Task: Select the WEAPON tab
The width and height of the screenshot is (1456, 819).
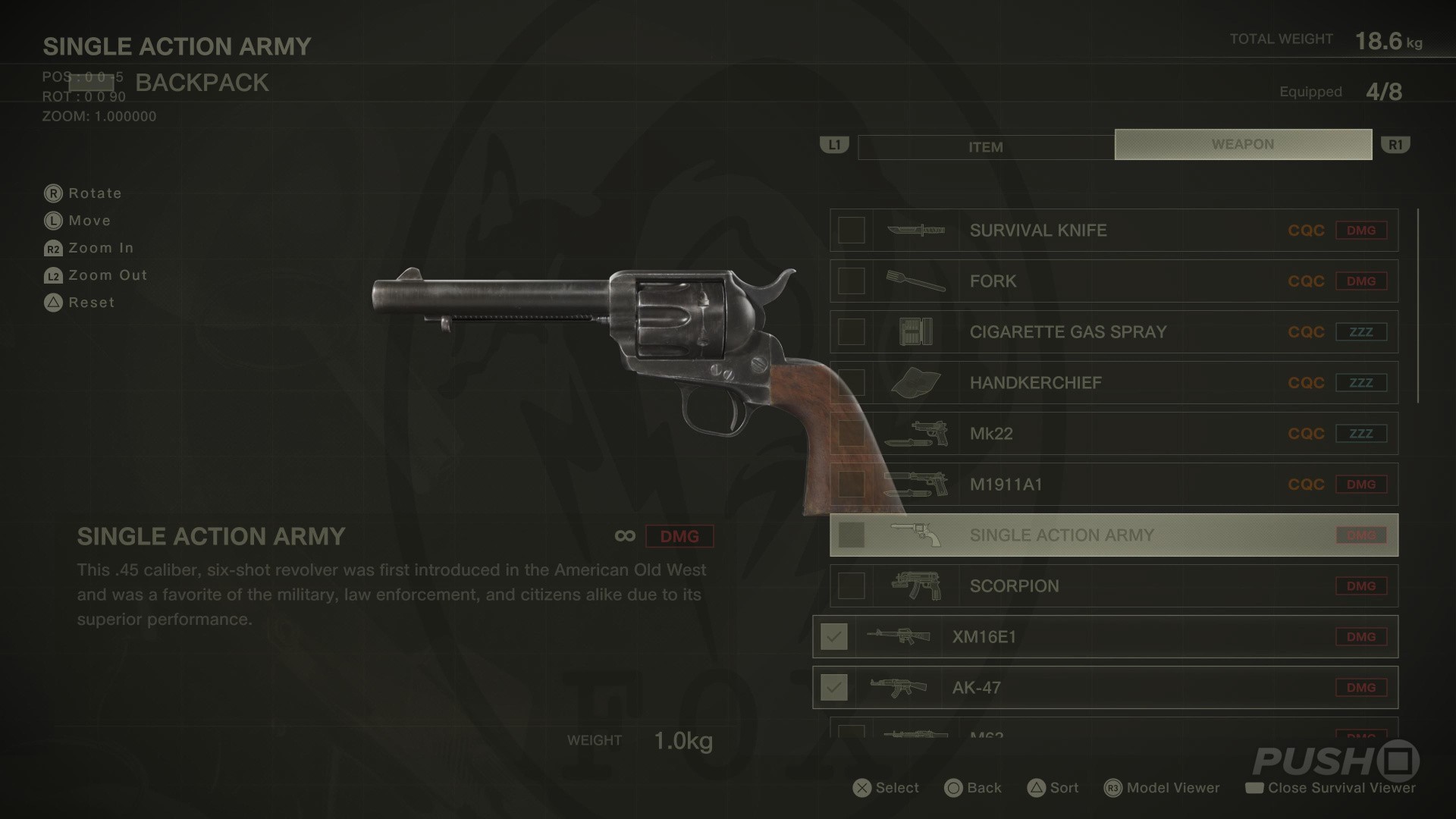Action: (x=1243, y=144)
